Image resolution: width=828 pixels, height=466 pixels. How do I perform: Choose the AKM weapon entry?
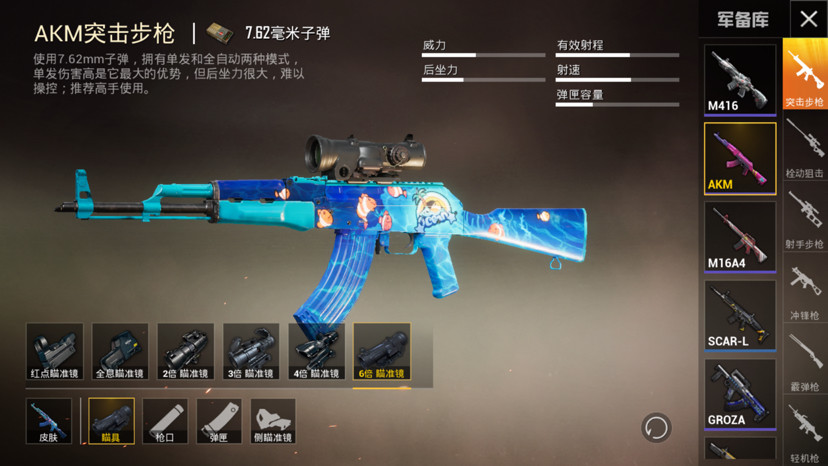pos(740,158)
